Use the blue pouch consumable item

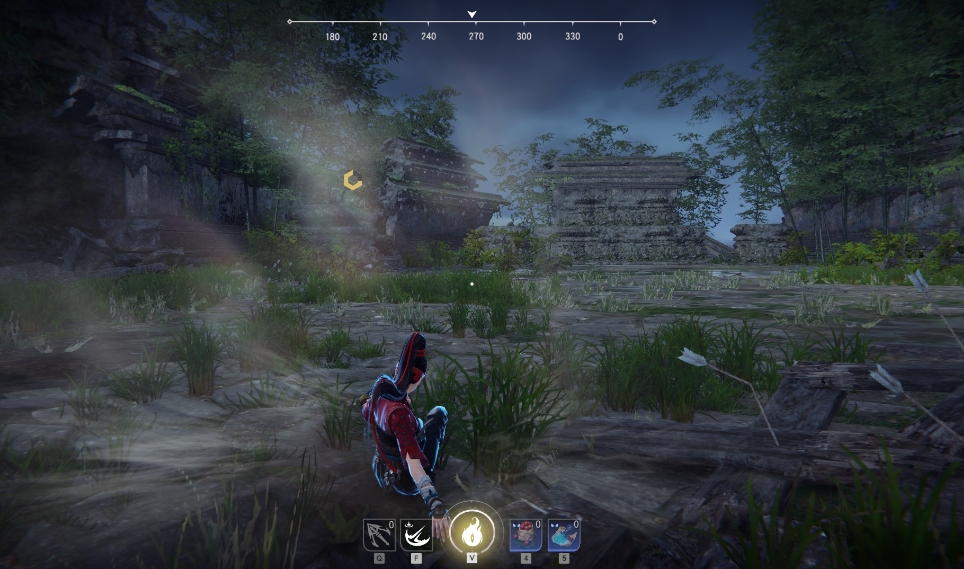pos(564,536)
